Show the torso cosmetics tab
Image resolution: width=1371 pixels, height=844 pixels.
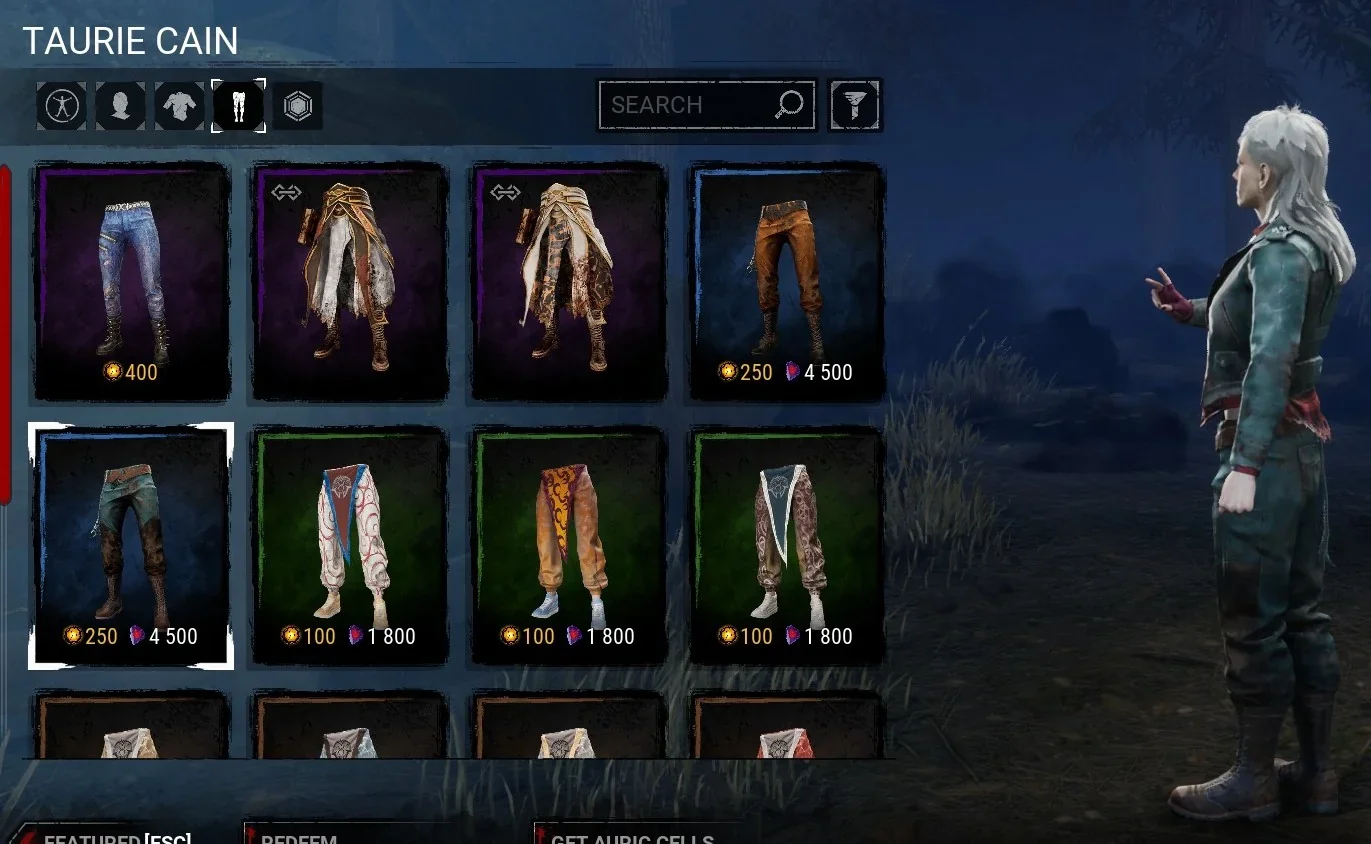coord(179,105)
